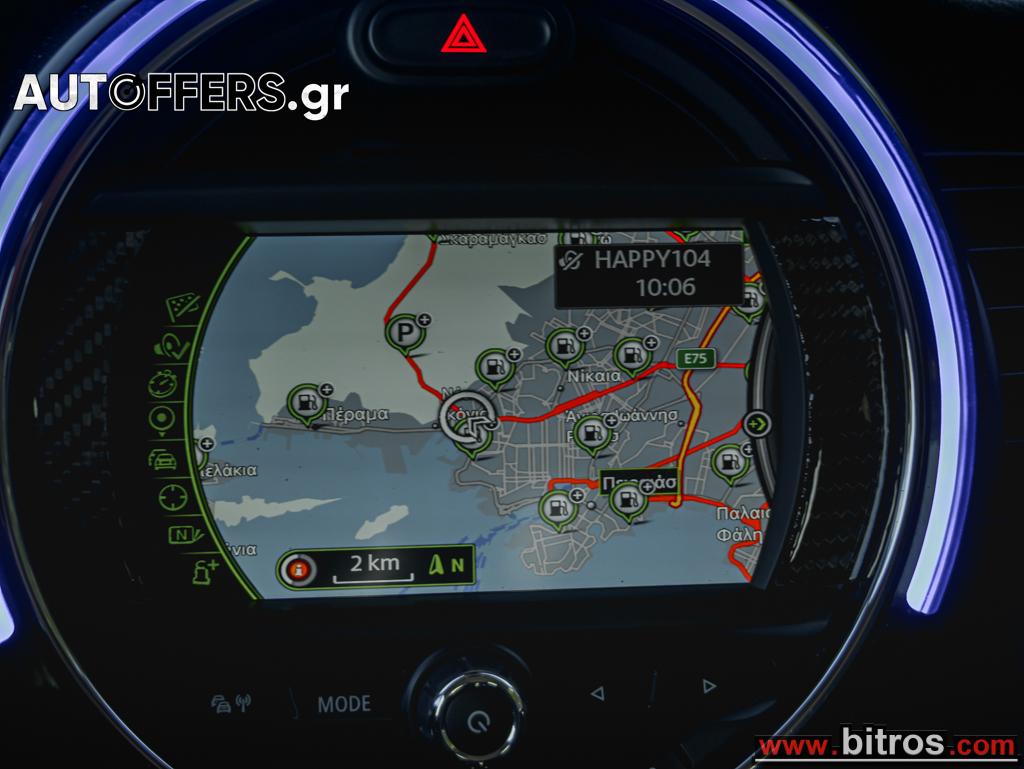Click the 2 km map scale
The height and width of the screenshot is (769, 1024).
coord(367,567)
